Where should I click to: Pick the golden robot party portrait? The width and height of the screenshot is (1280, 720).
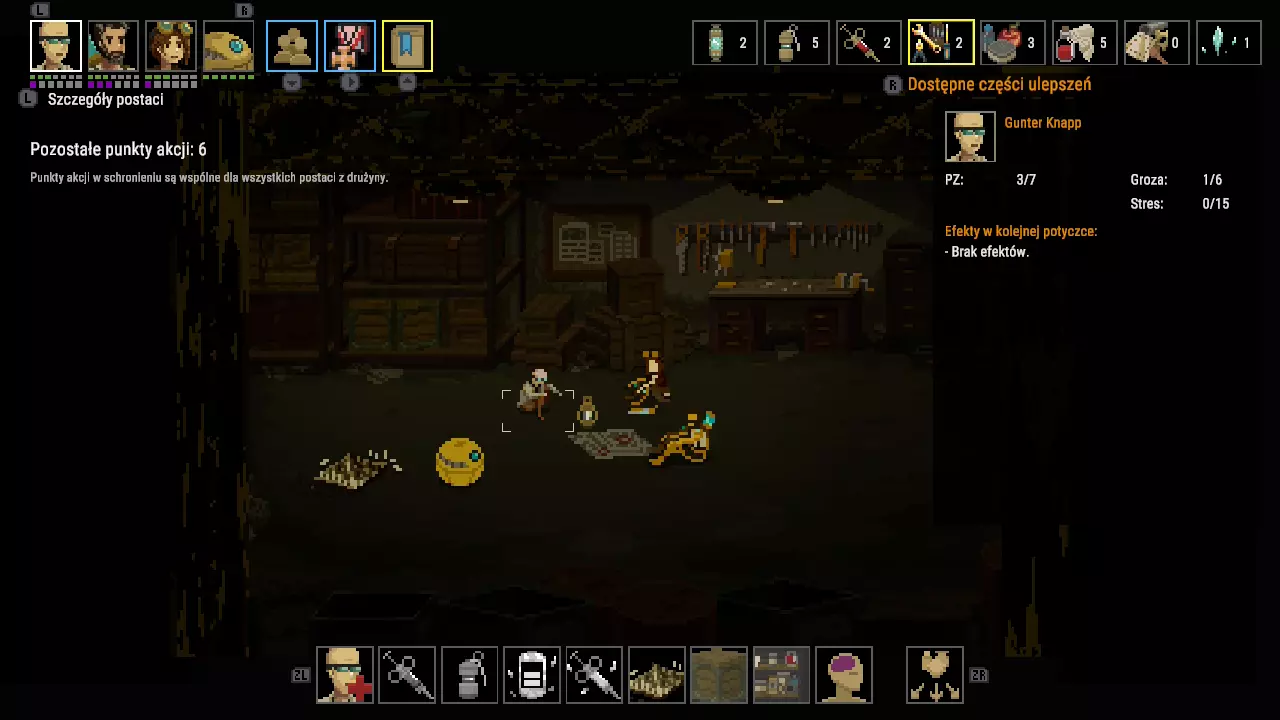pyautogui.click(x=228, y=46)
